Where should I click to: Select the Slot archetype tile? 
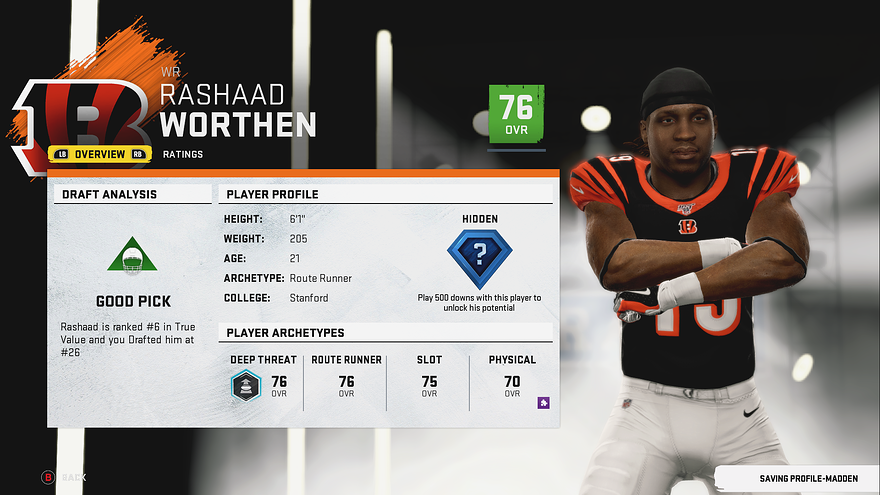point(428,382)
